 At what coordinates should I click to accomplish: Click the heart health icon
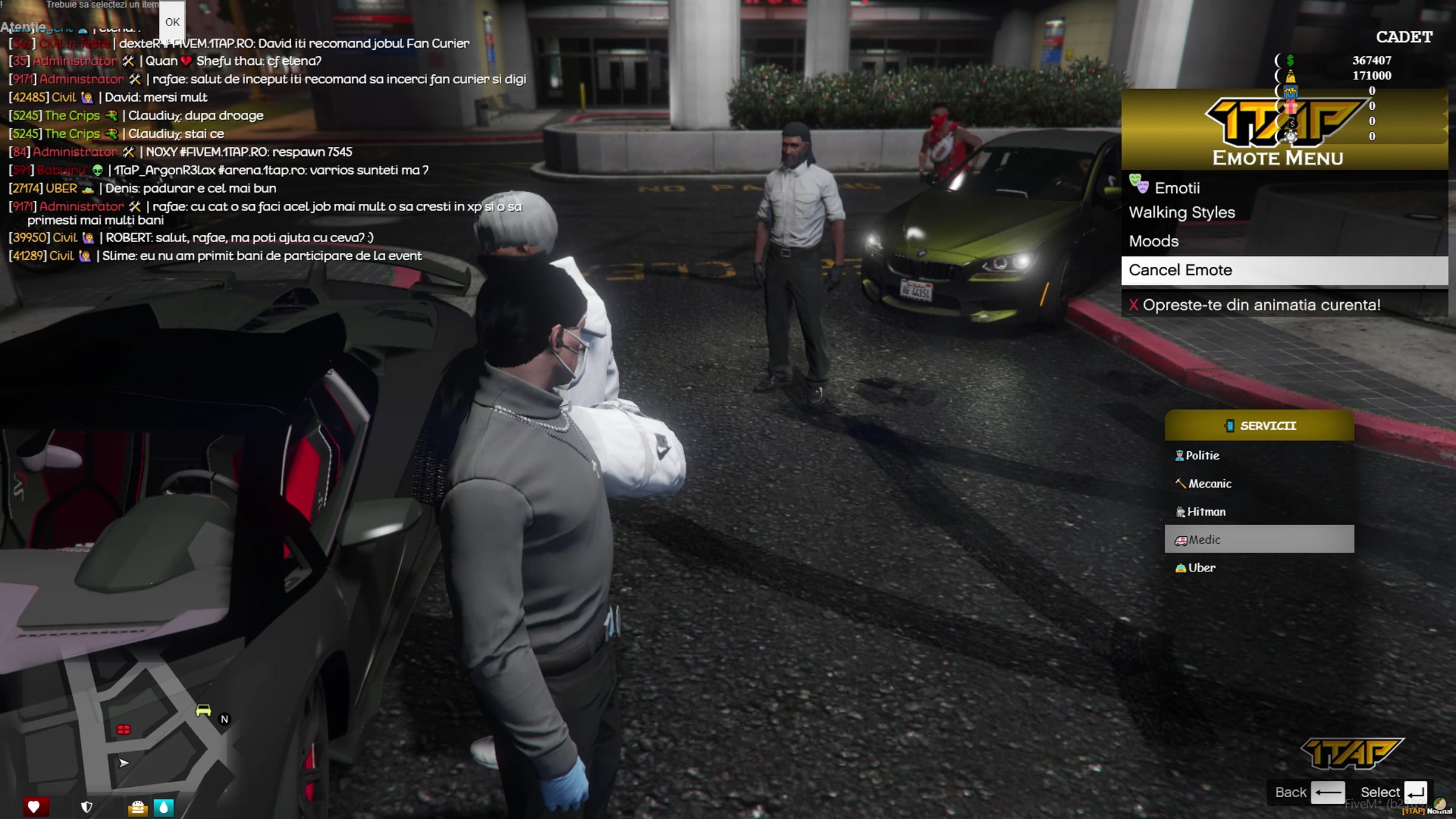pyautogui.click(x=34, y=807)
